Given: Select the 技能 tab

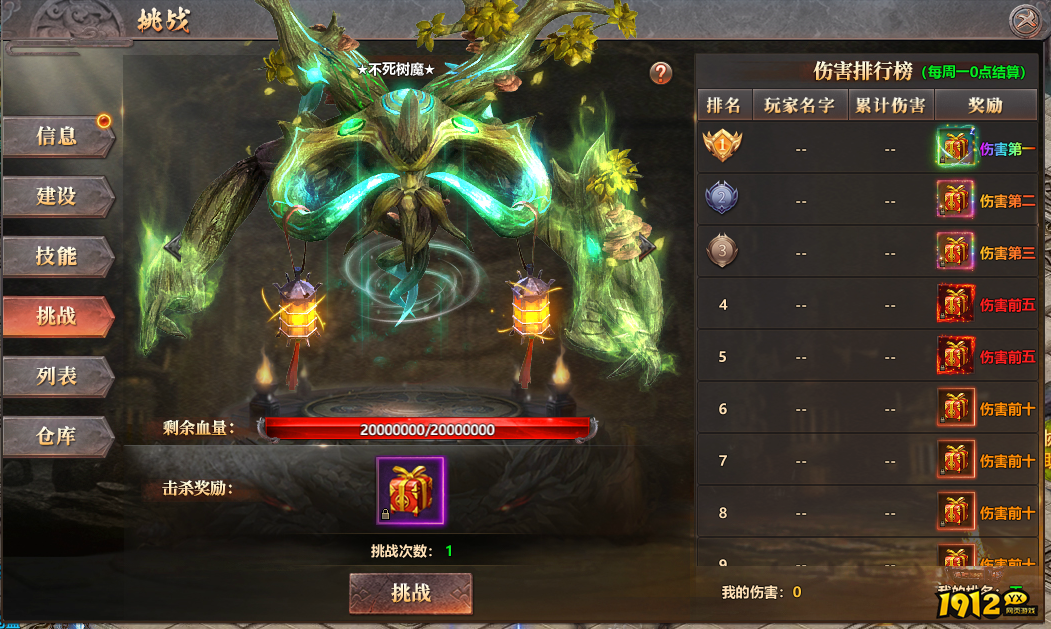Looking at the screenshot, I should [57, 256].
